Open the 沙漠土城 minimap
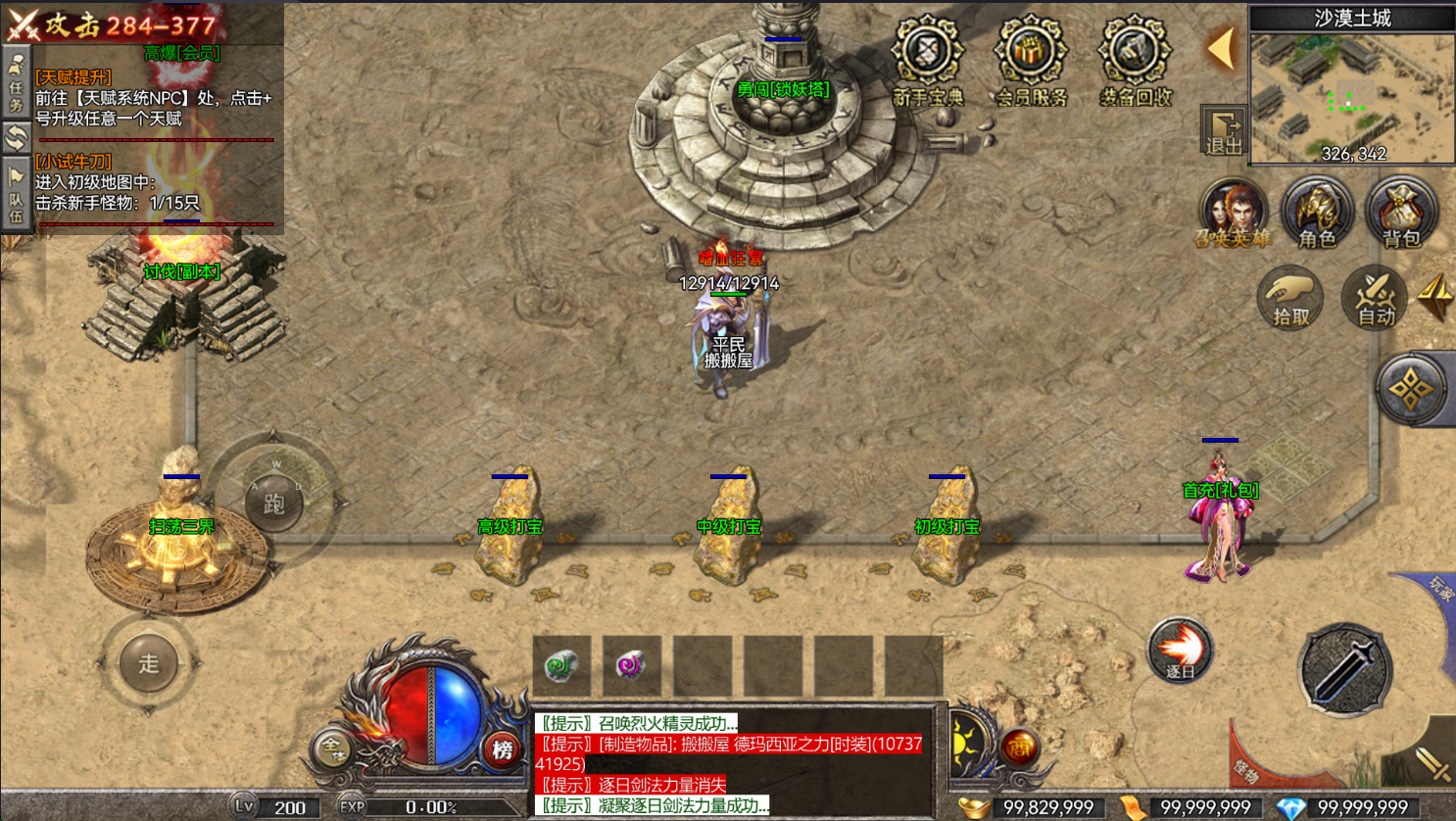The image size is (1456, 821). (x=1352, y=98)
